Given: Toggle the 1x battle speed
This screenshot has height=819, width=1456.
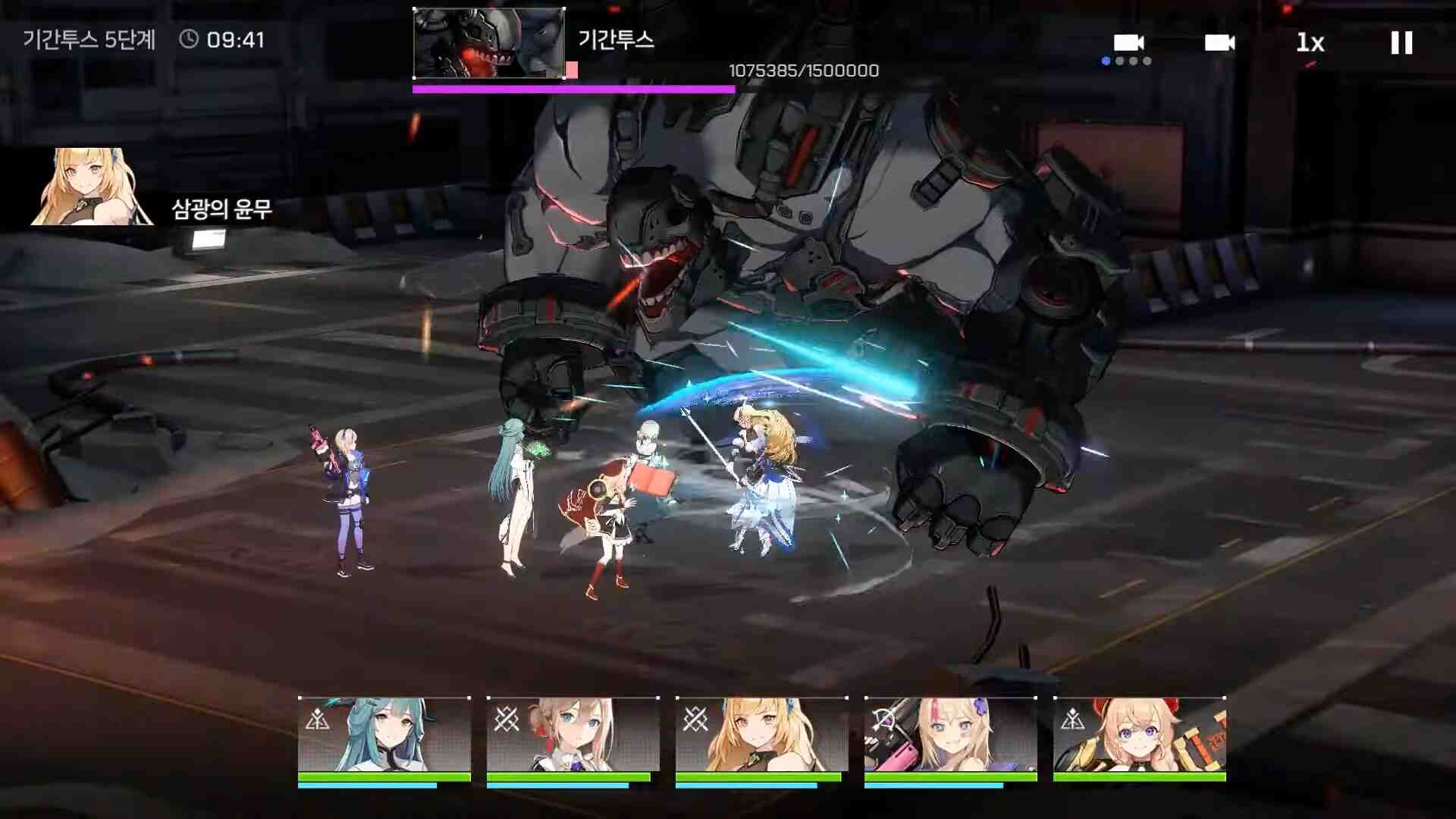Looking at the screenshot, I should click(x=1310, y=43).
